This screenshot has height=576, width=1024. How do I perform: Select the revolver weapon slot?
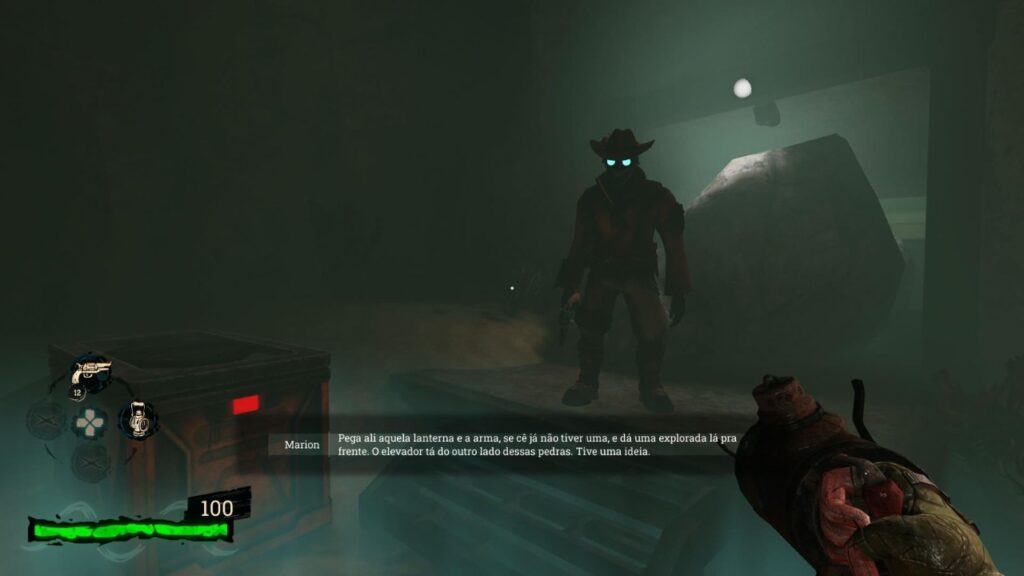coord(90,376)
